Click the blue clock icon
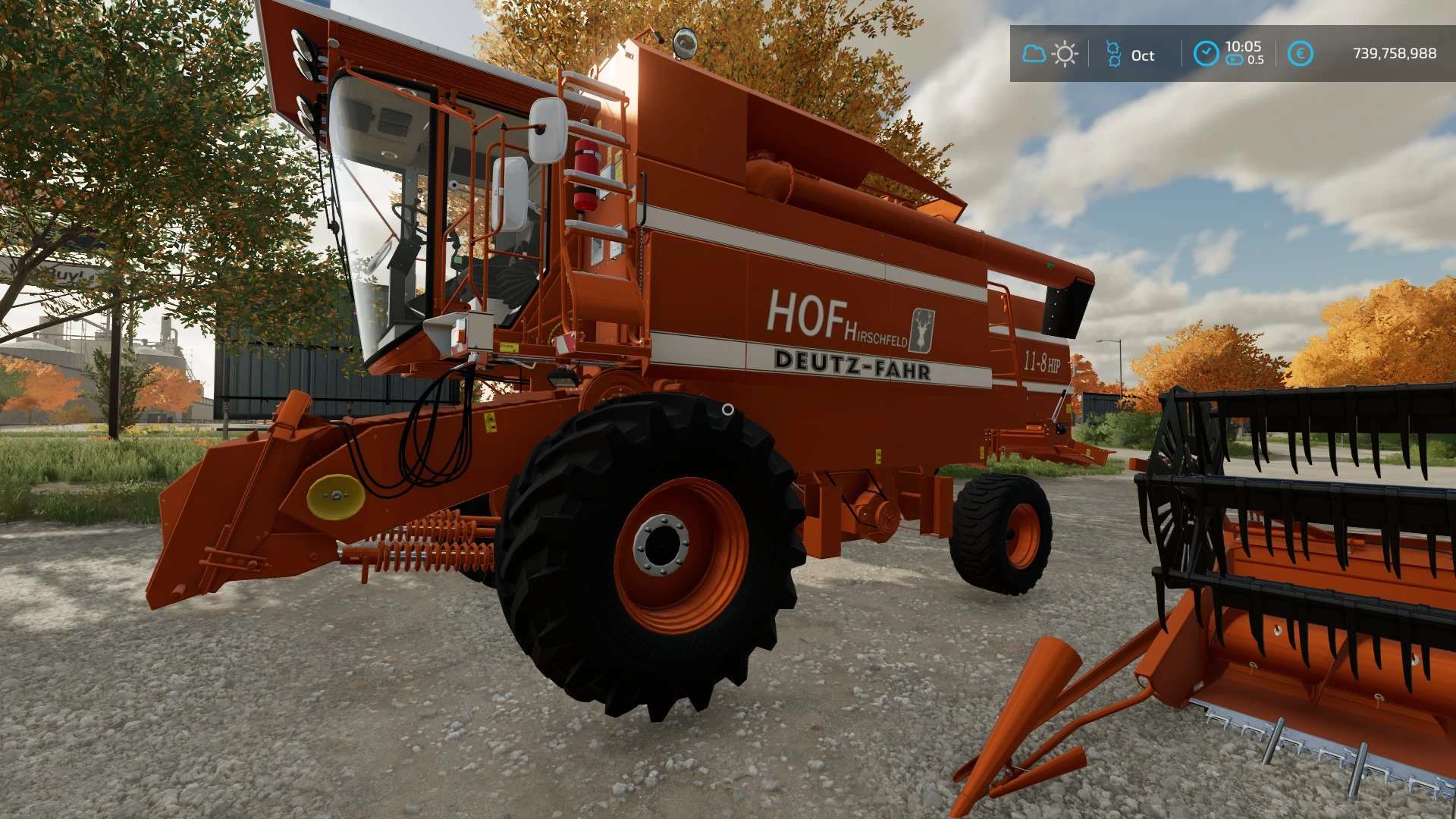1456x819 pixels. 1205,54
